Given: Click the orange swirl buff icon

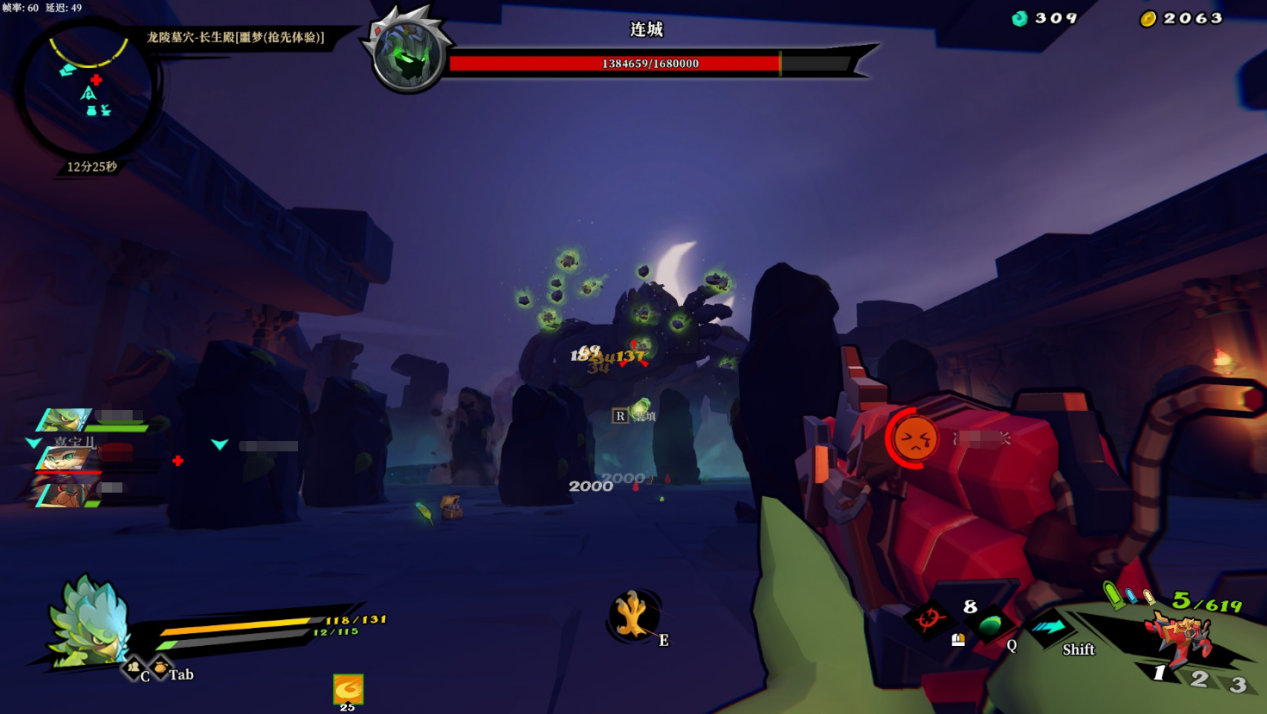Looking at the screenshot, I should click(348, 689).
